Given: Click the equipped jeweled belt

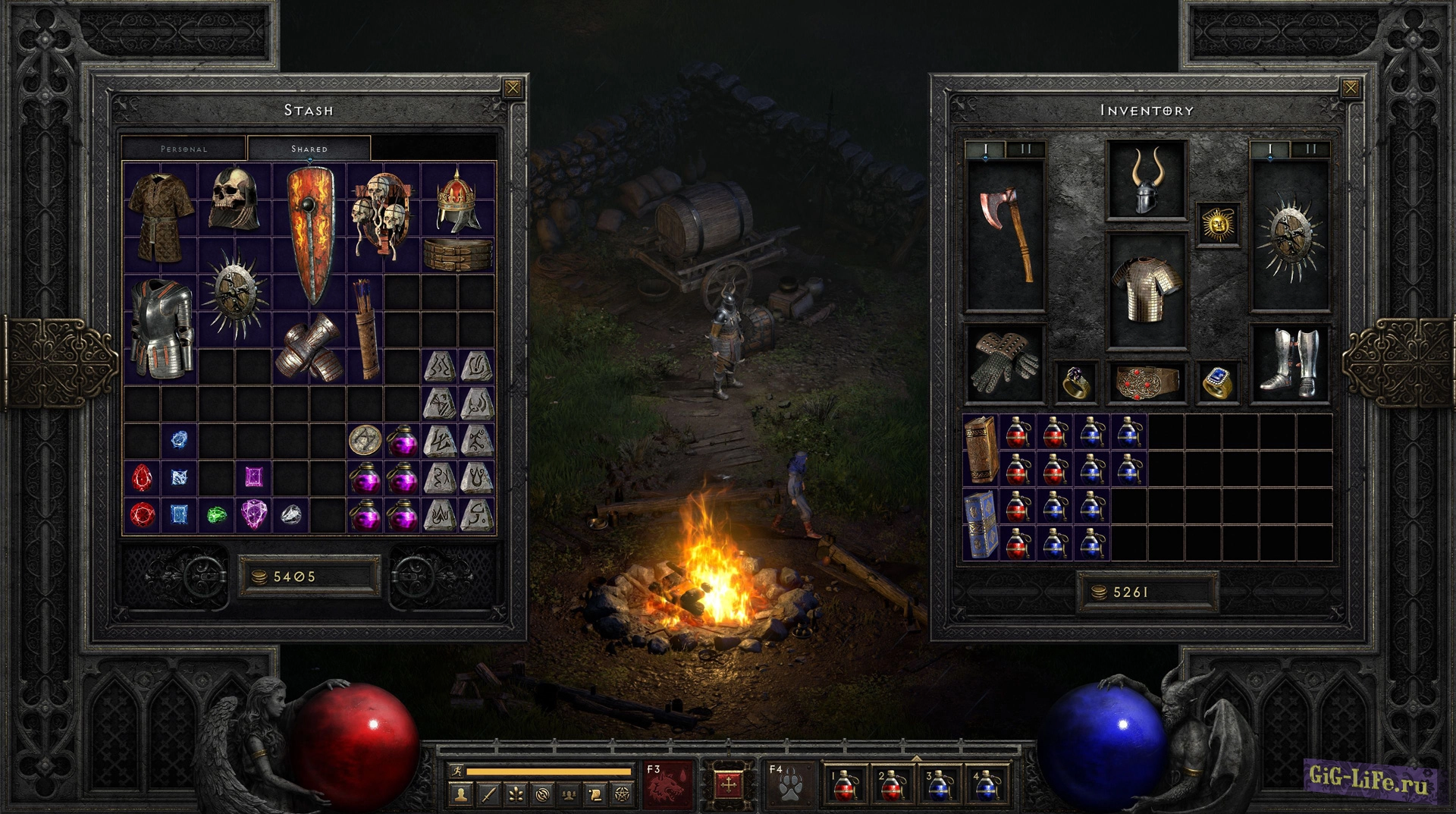Looking at the screenshot, I should 1146,381.
